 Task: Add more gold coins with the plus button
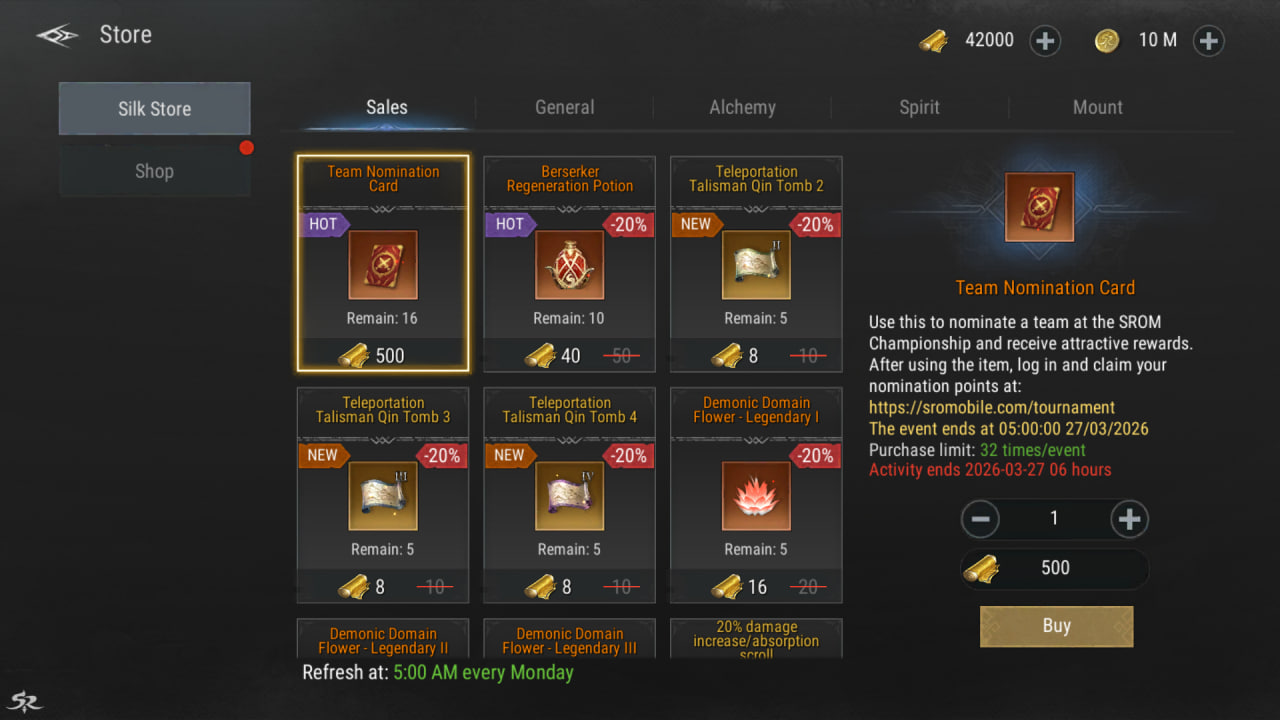[1208, 41]
